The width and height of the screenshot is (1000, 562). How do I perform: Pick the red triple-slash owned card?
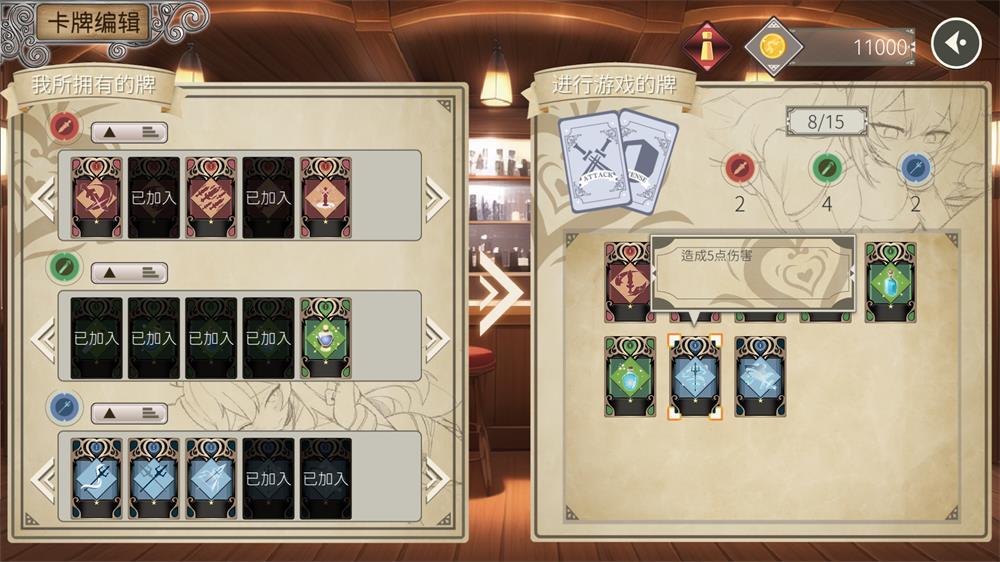point(211,197)
